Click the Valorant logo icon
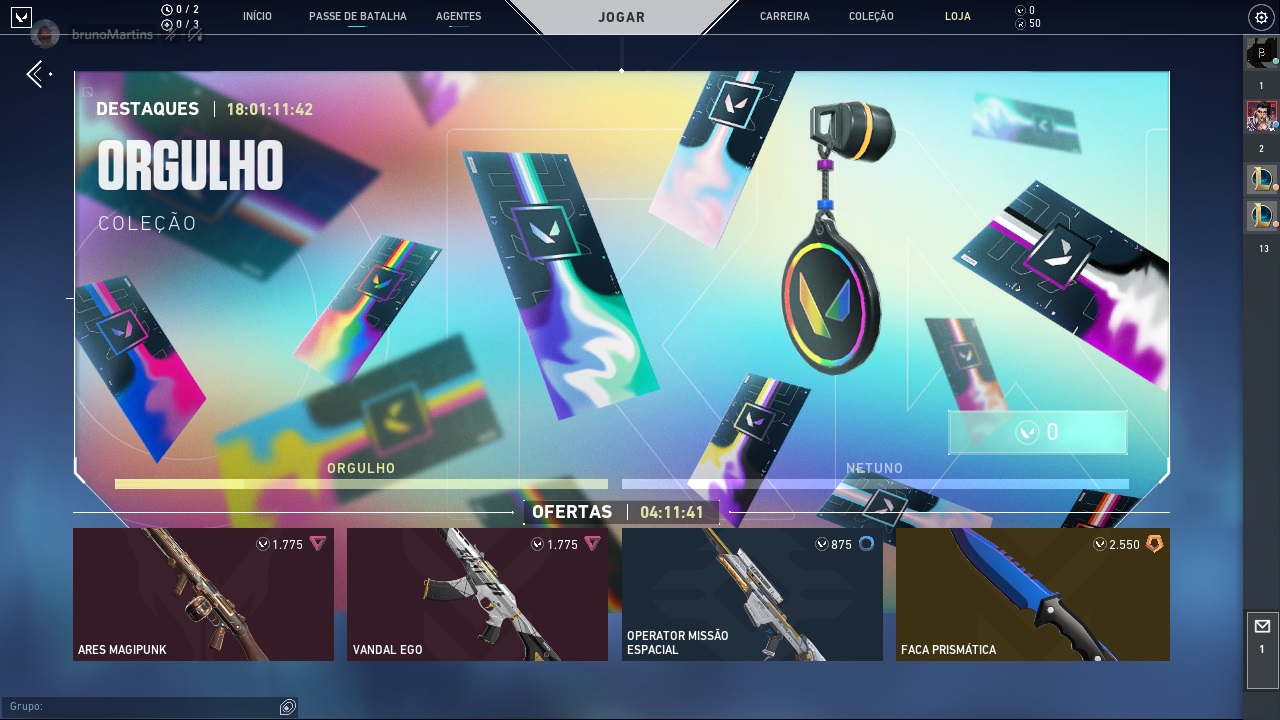 [20, 17]
